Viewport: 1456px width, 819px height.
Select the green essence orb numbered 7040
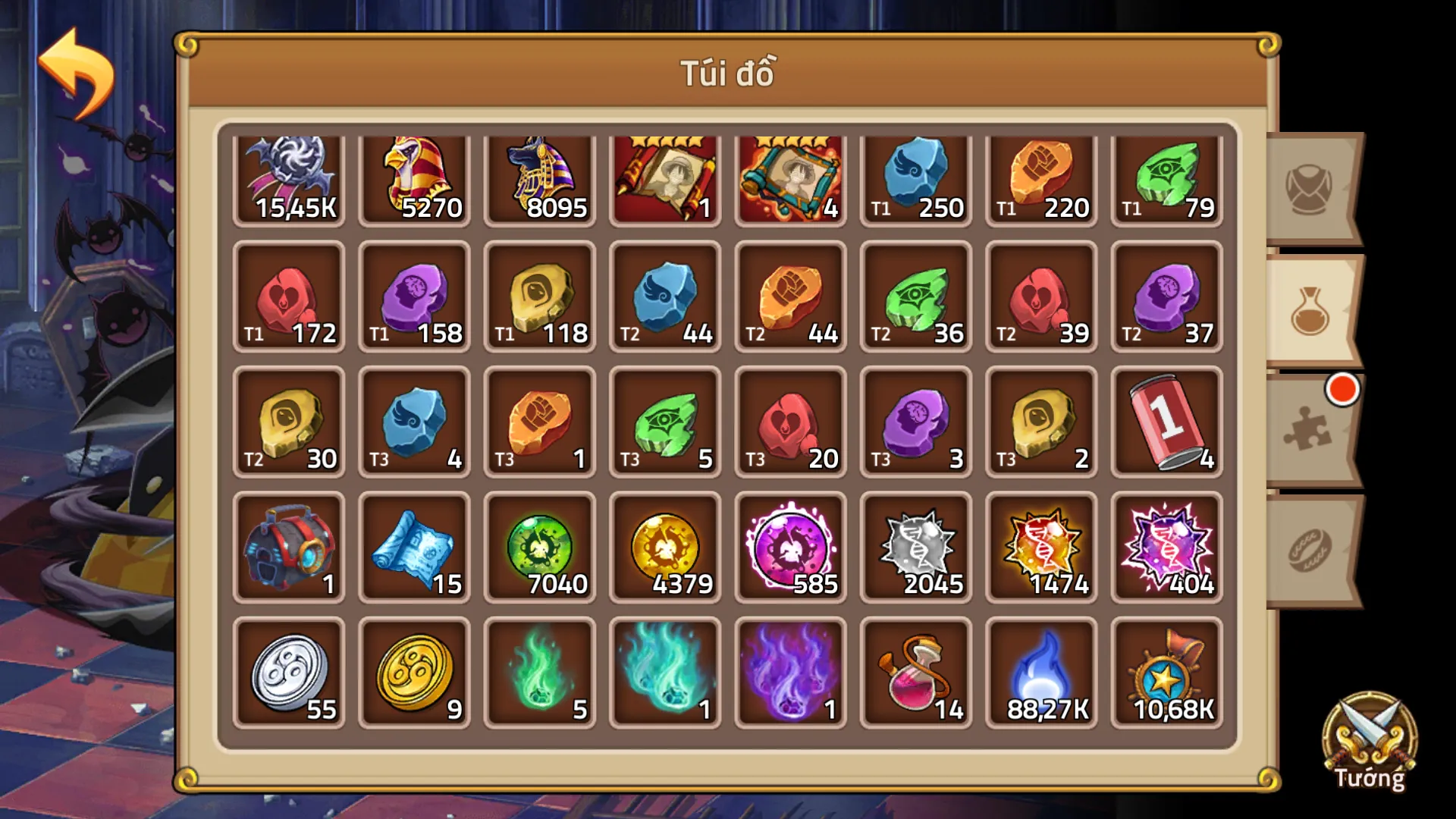pyautogui.click(x=539, y=548)
